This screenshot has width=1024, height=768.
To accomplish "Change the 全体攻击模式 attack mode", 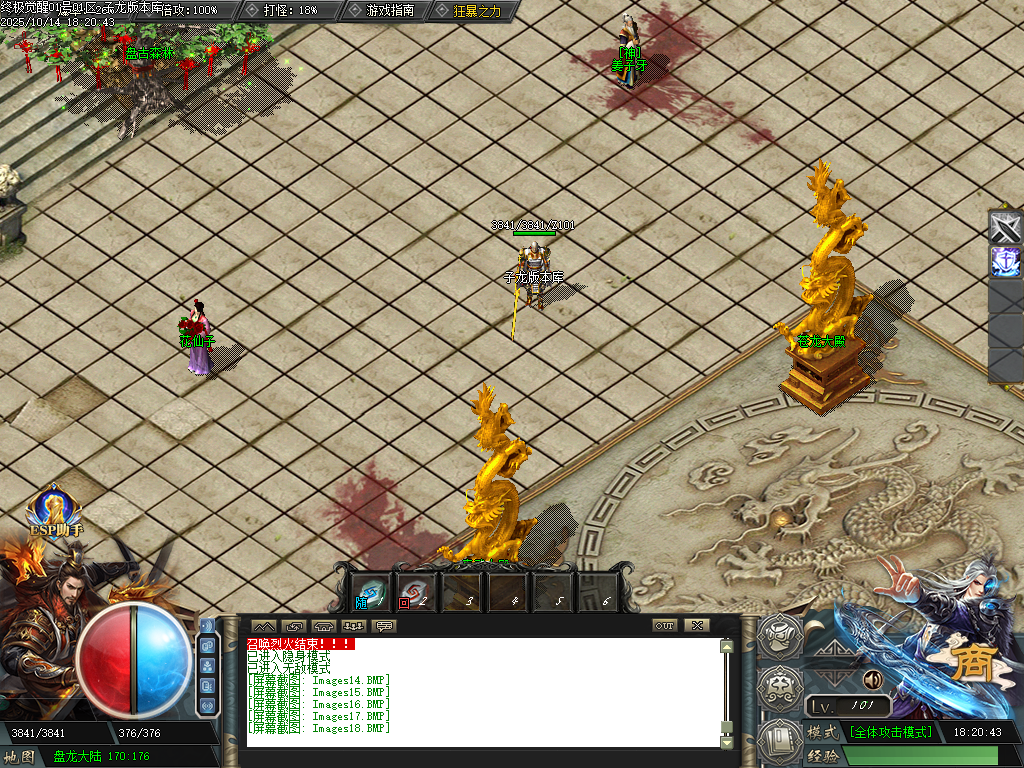I will tap(890, 732).
